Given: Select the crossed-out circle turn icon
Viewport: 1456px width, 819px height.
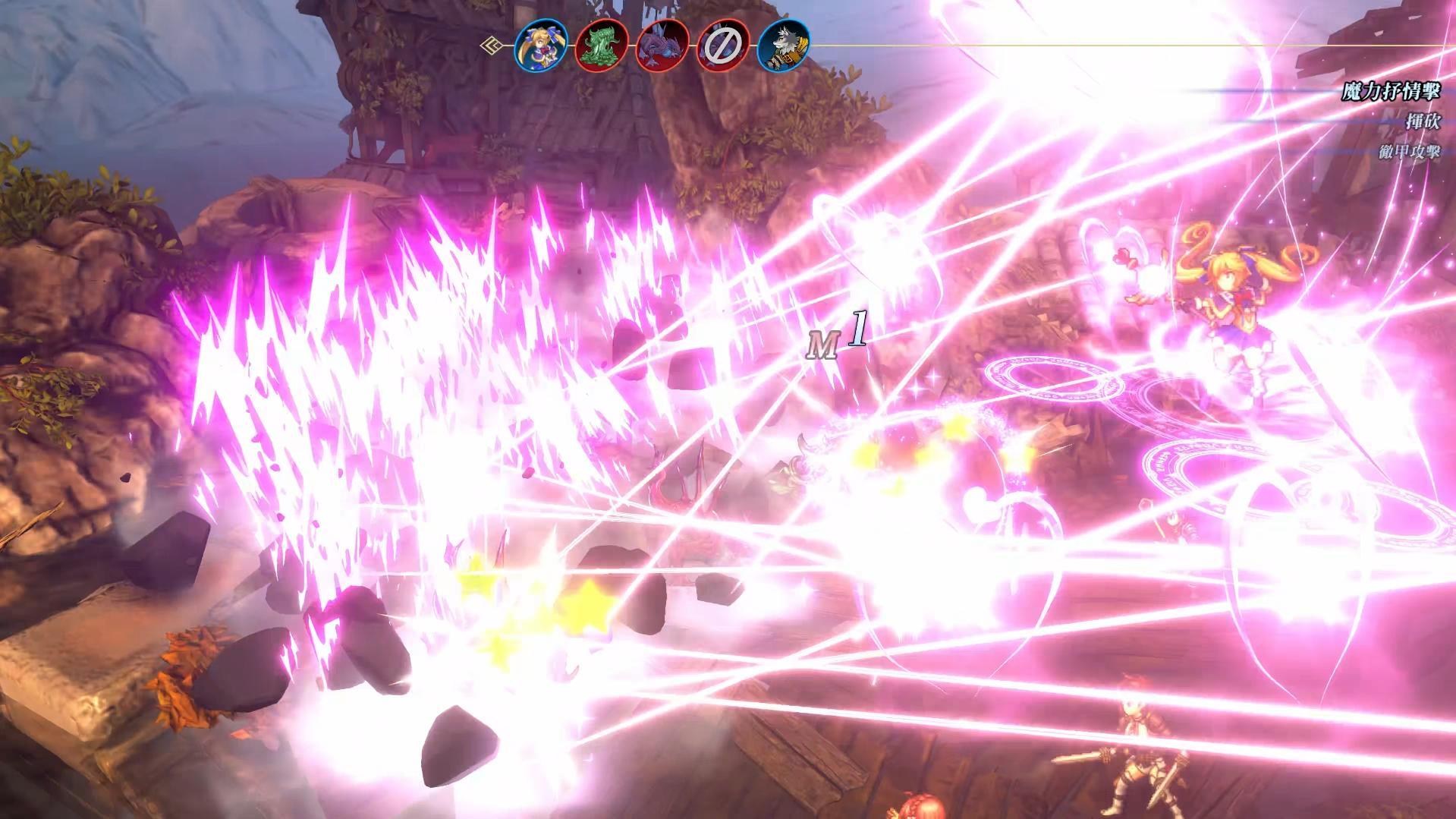Looking at the screenshot, I should coord(722,46).
